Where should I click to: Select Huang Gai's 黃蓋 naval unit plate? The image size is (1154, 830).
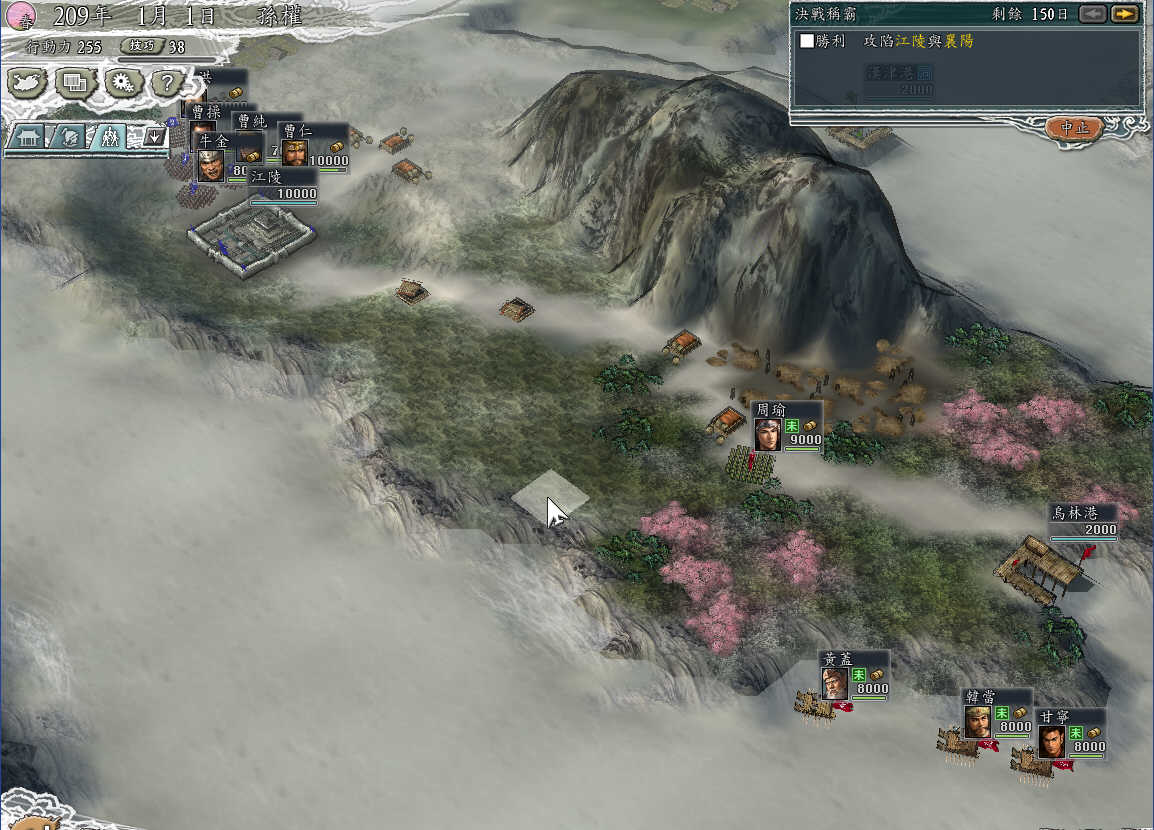coord(853,675)
